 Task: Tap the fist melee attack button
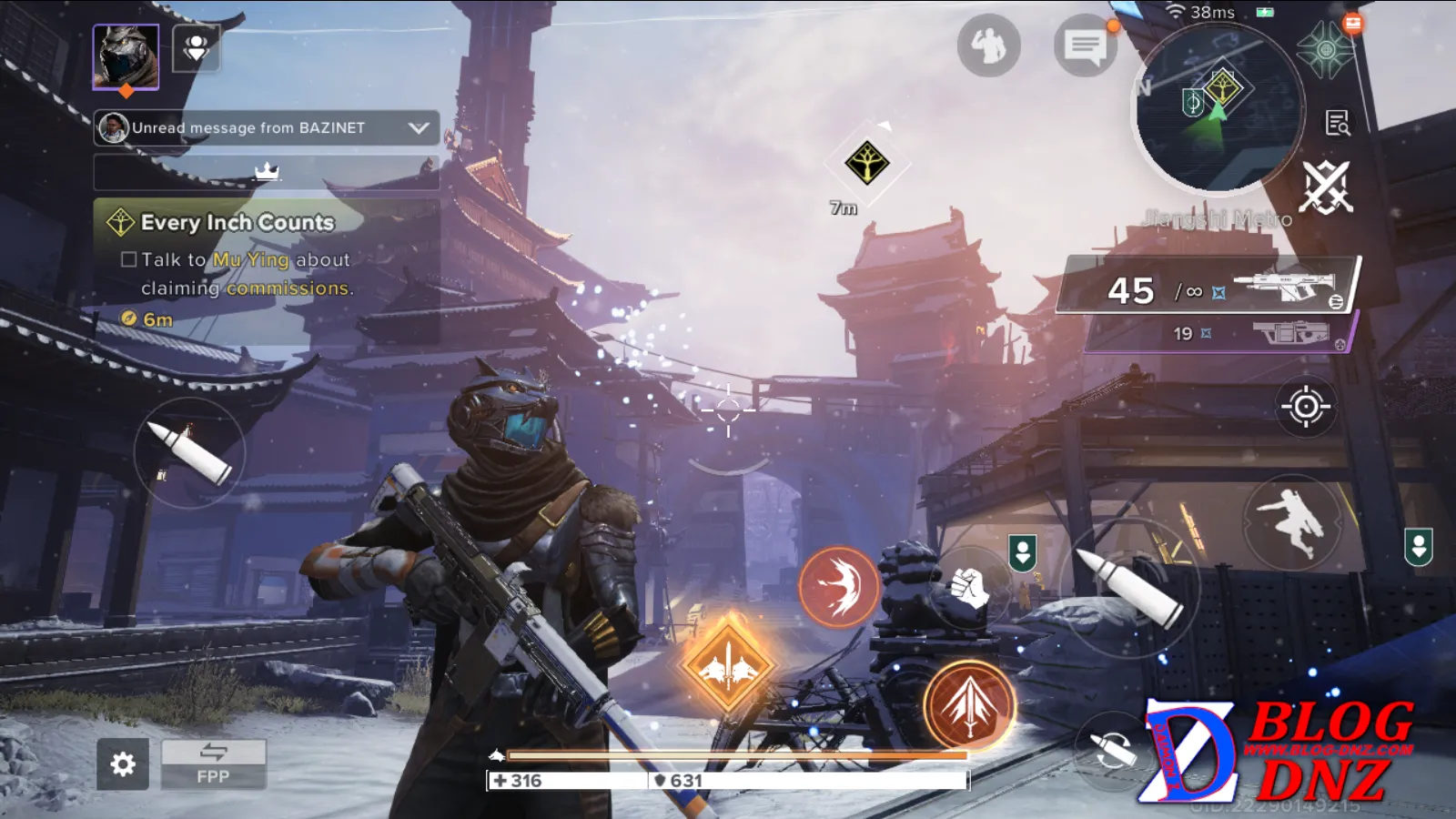[x=968, y=588]
